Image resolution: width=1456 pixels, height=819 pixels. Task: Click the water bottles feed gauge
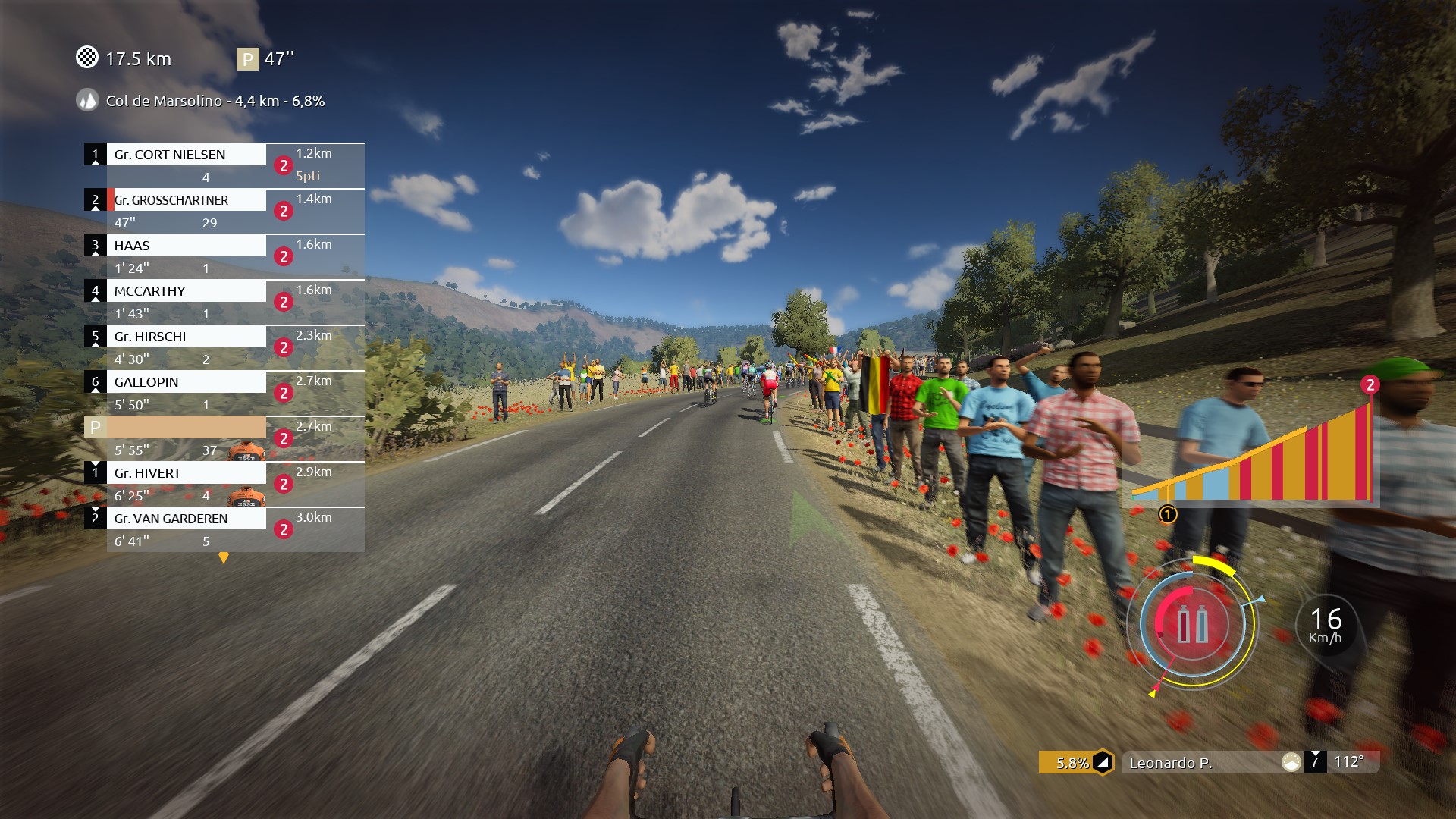1192,625
